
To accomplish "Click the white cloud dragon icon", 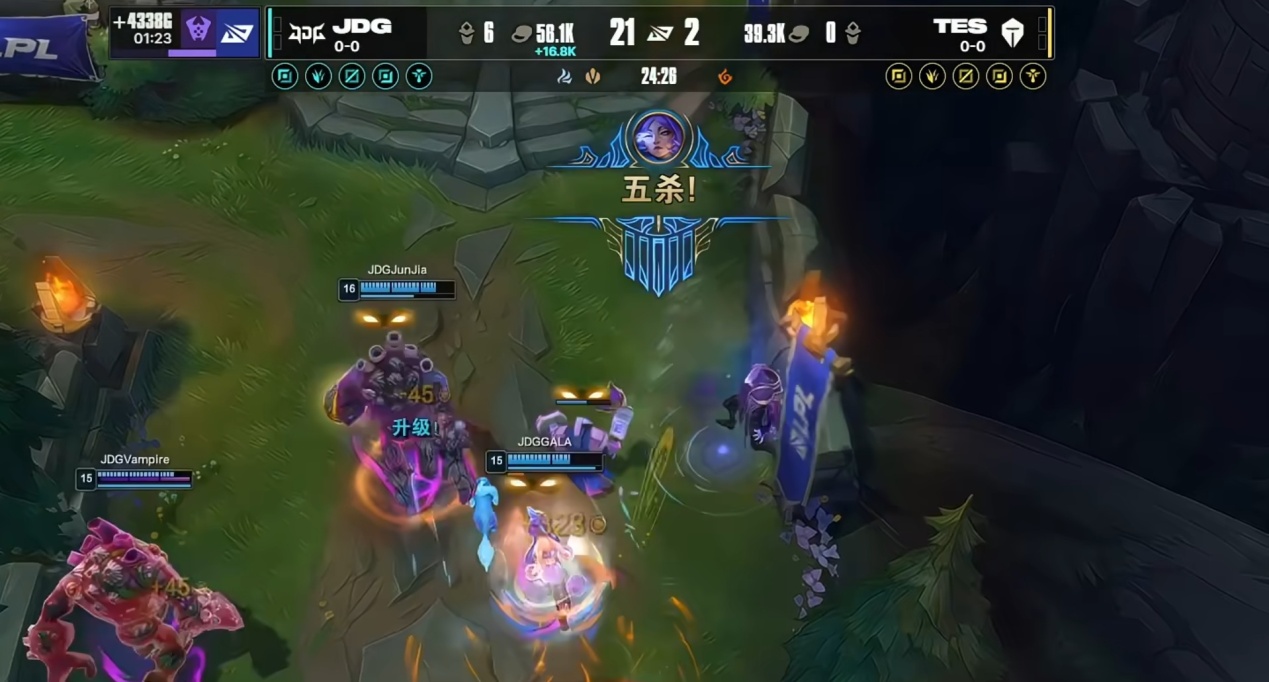I will click(x=564, y=76).
